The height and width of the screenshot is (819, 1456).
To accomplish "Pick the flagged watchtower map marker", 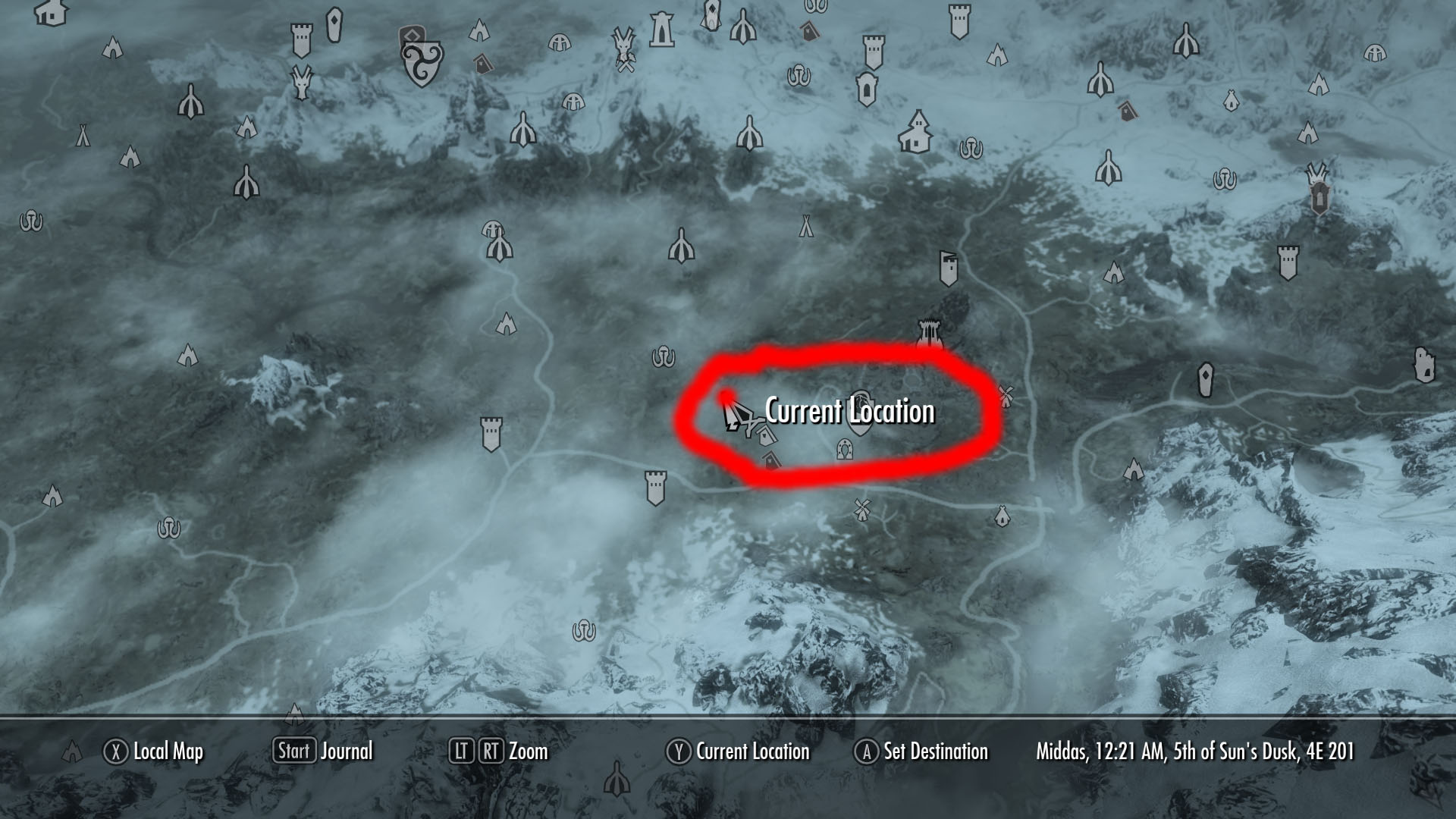I will [948, 268].
